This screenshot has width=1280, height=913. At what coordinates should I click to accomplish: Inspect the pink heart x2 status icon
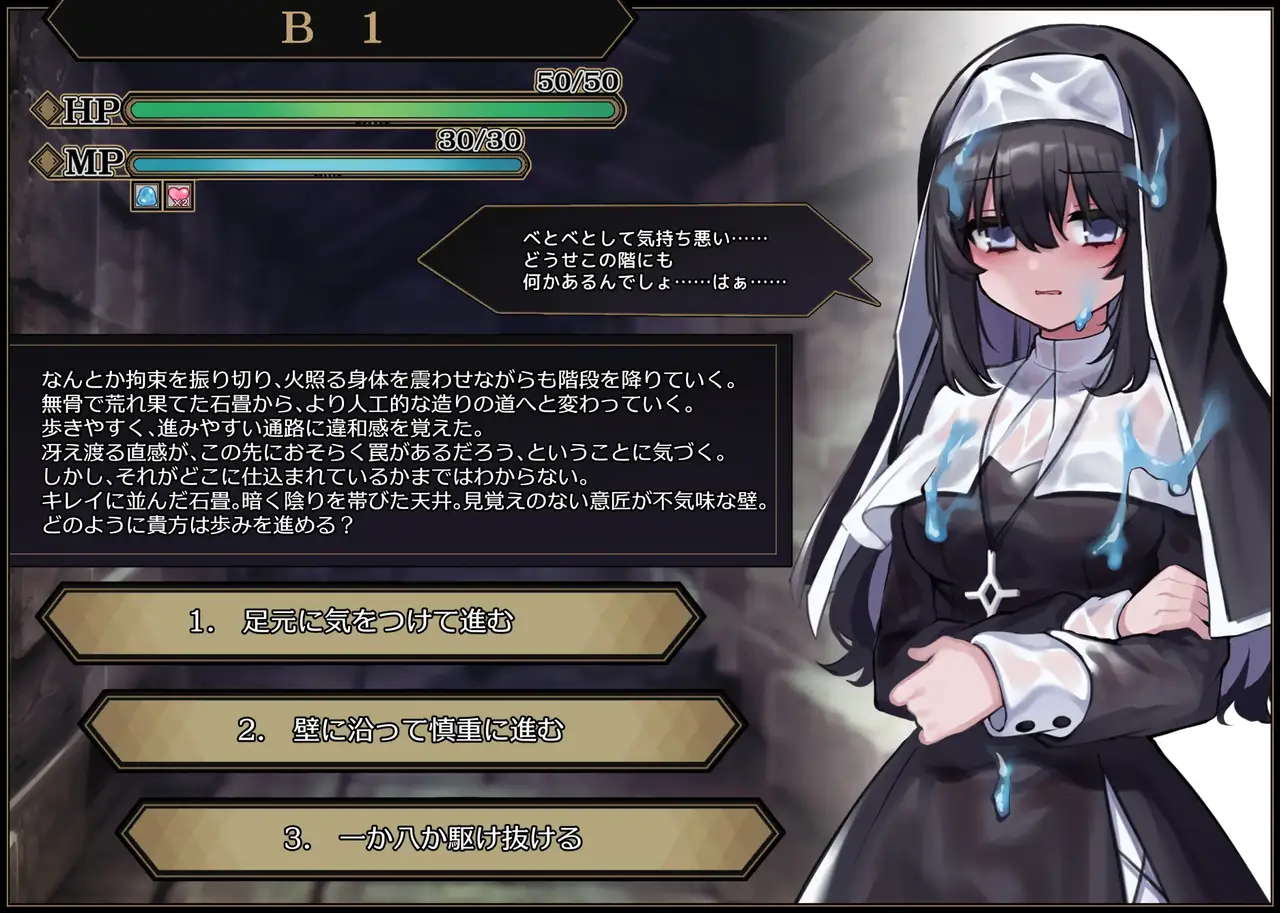pyautogui.click(x=179, y=196)
